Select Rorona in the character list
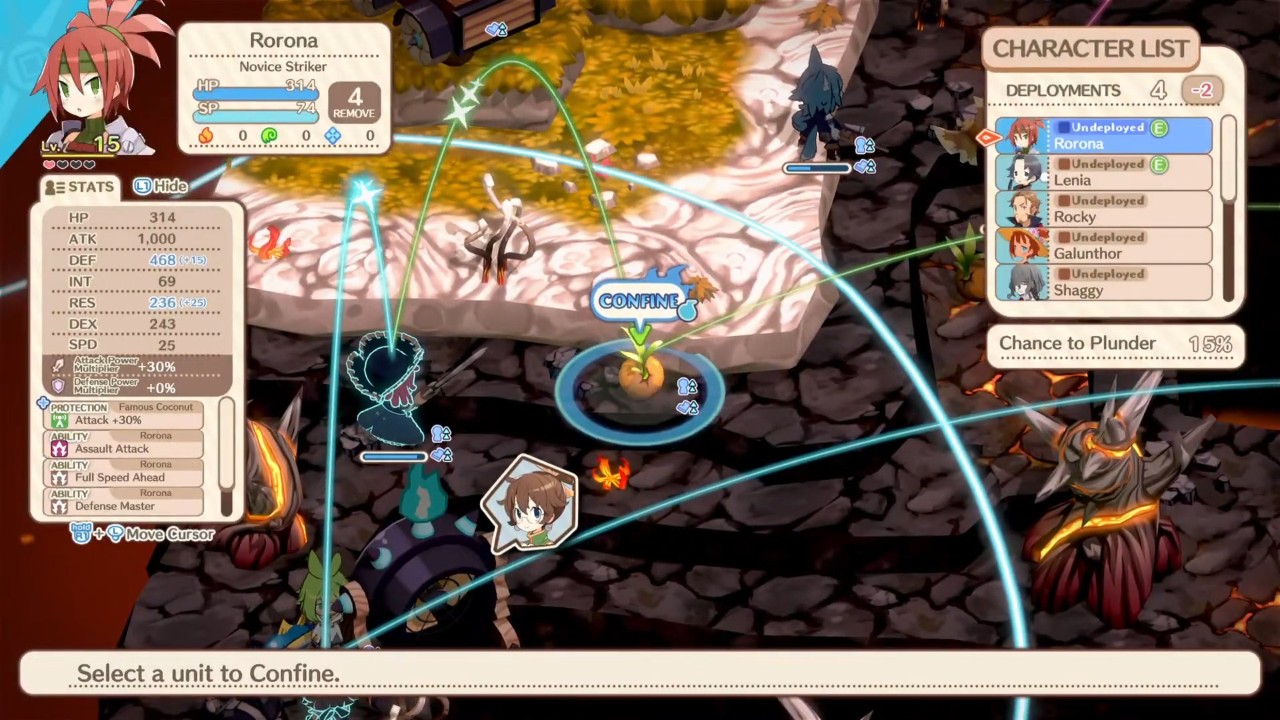1280x720 pixels. [x=1105, y=136]
